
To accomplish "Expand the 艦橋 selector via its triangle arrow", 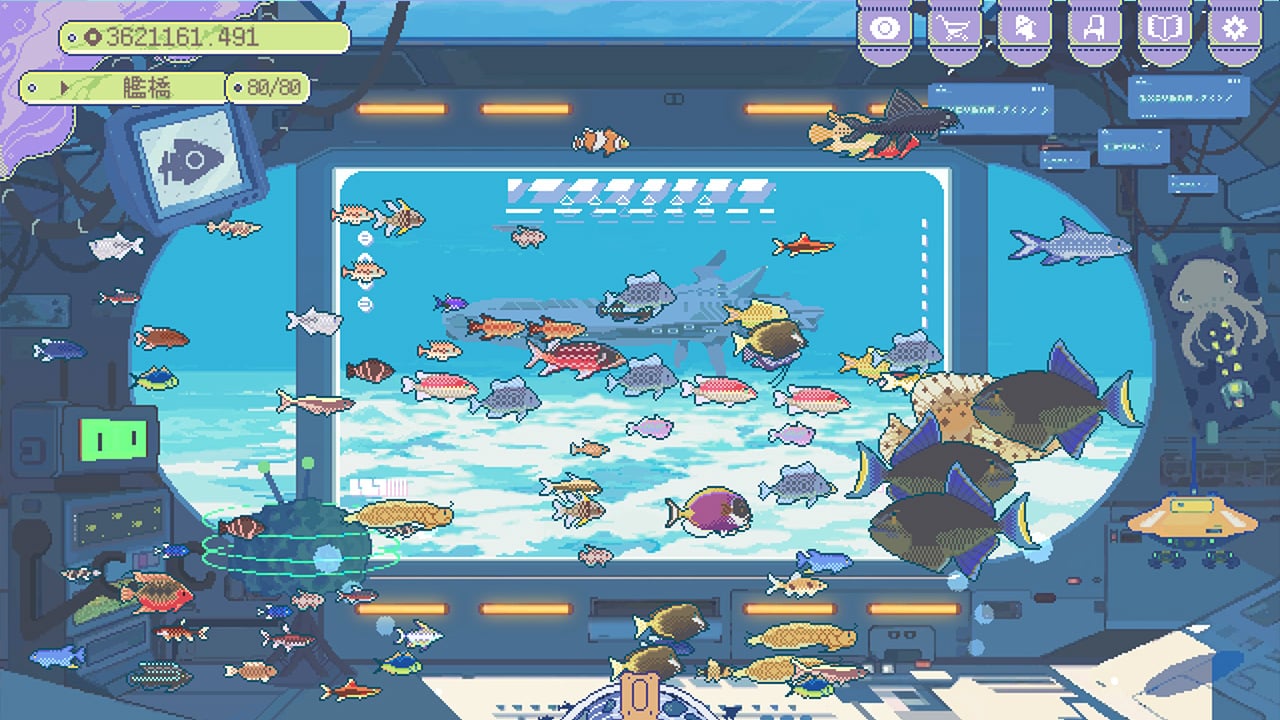I will tap(65, 88).
